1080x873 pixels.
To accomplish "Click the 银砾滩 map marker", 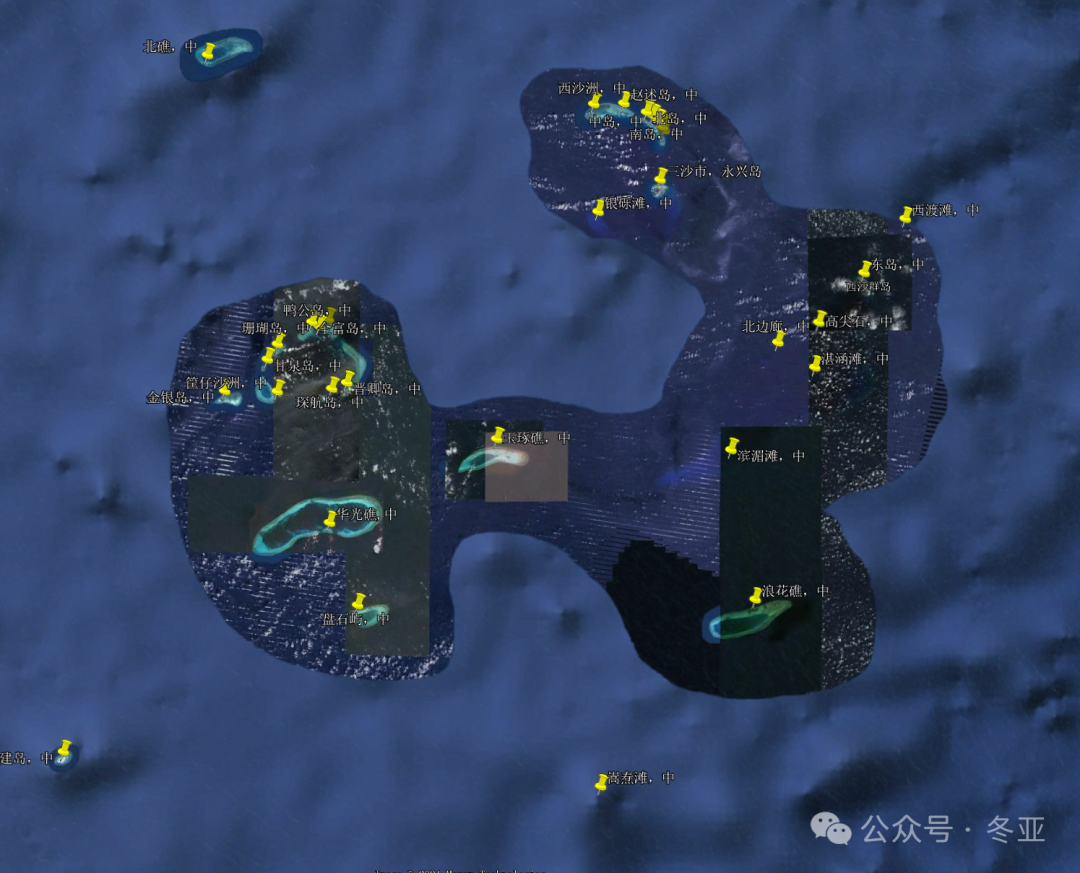I will click(599, 208).
